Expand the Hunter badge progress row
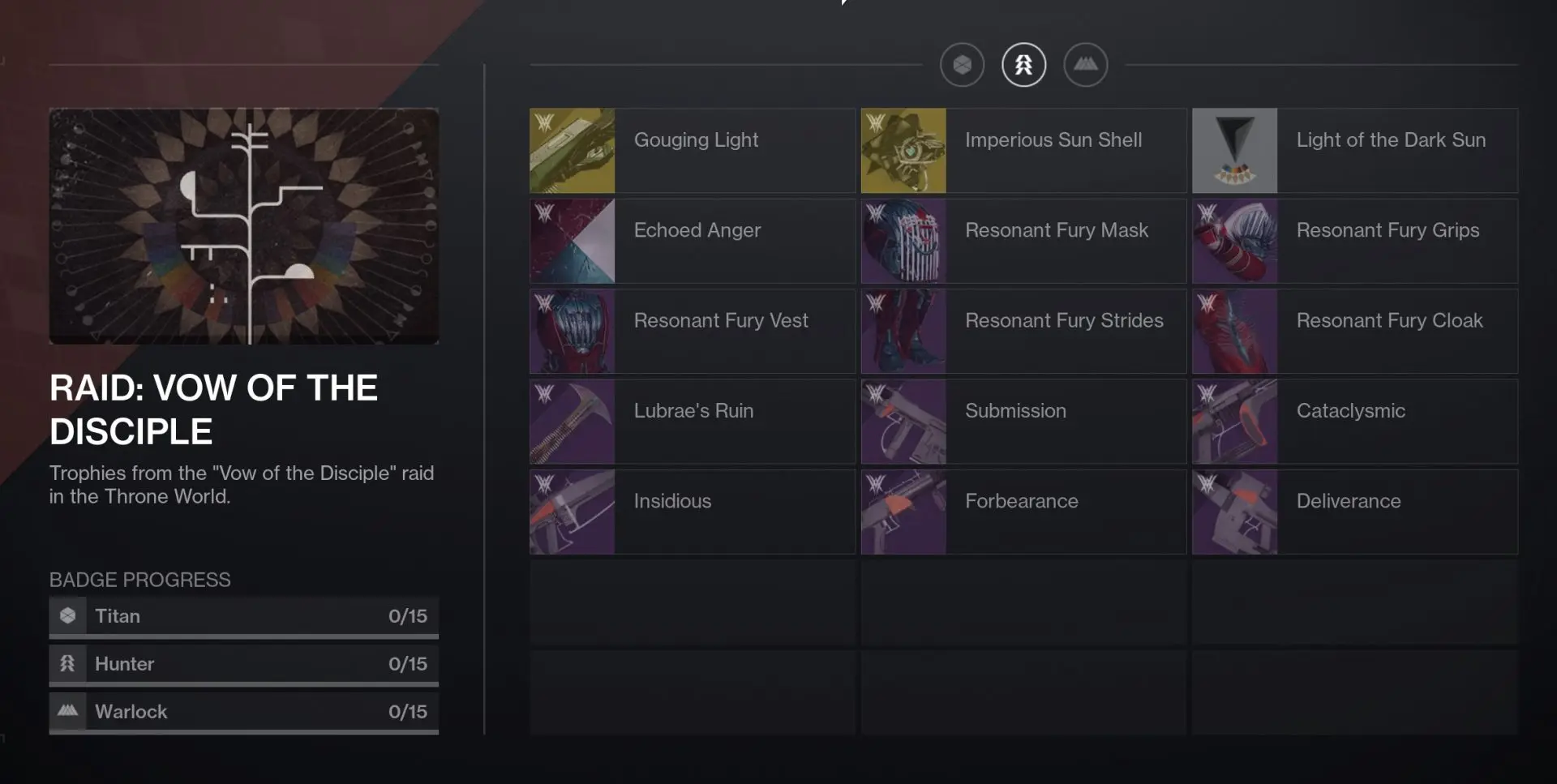Screen dimensions: 1557x784 [x=242, y=663]
